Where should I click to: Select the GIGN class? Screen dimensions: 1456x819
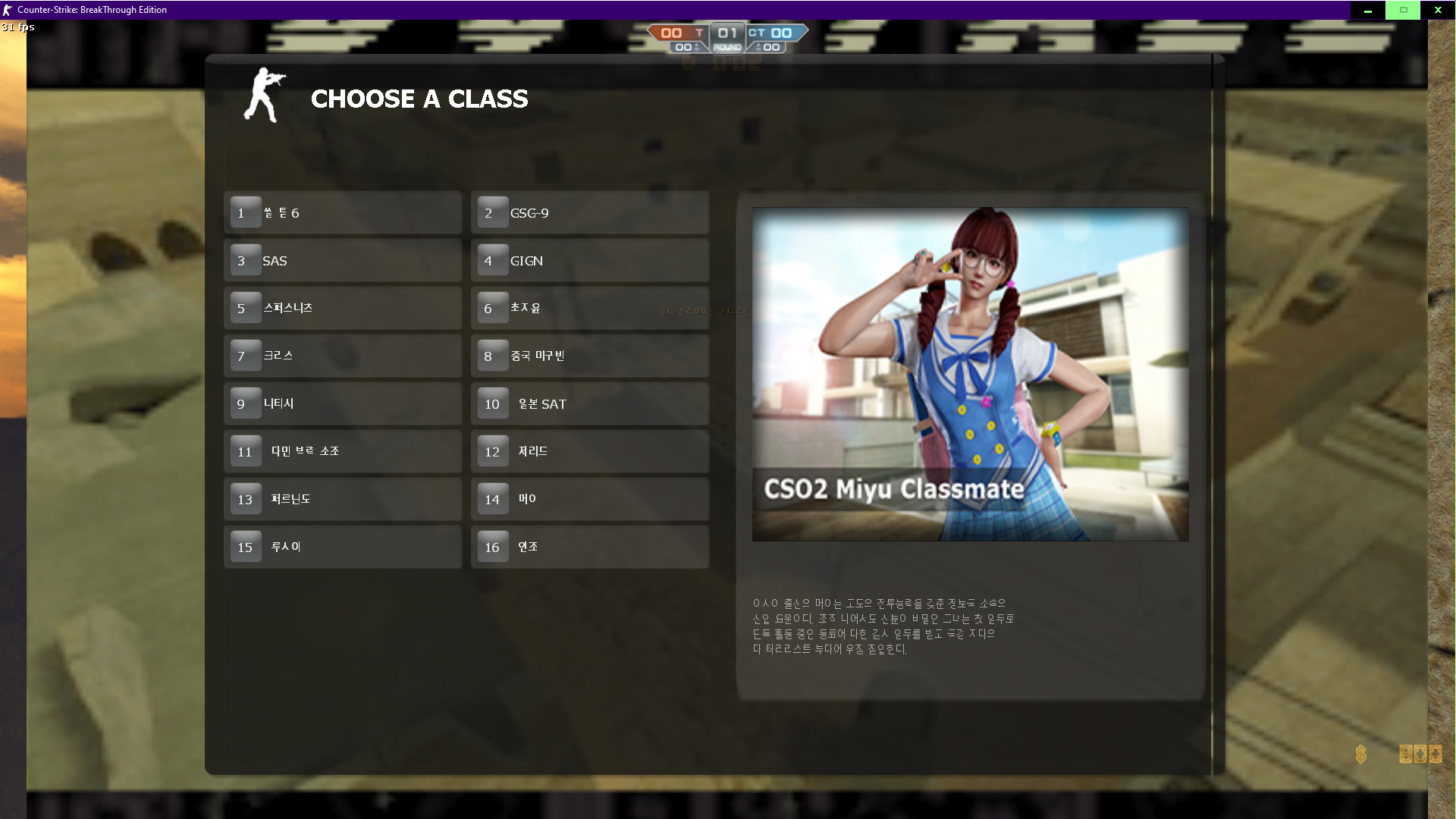pos(590,260)
